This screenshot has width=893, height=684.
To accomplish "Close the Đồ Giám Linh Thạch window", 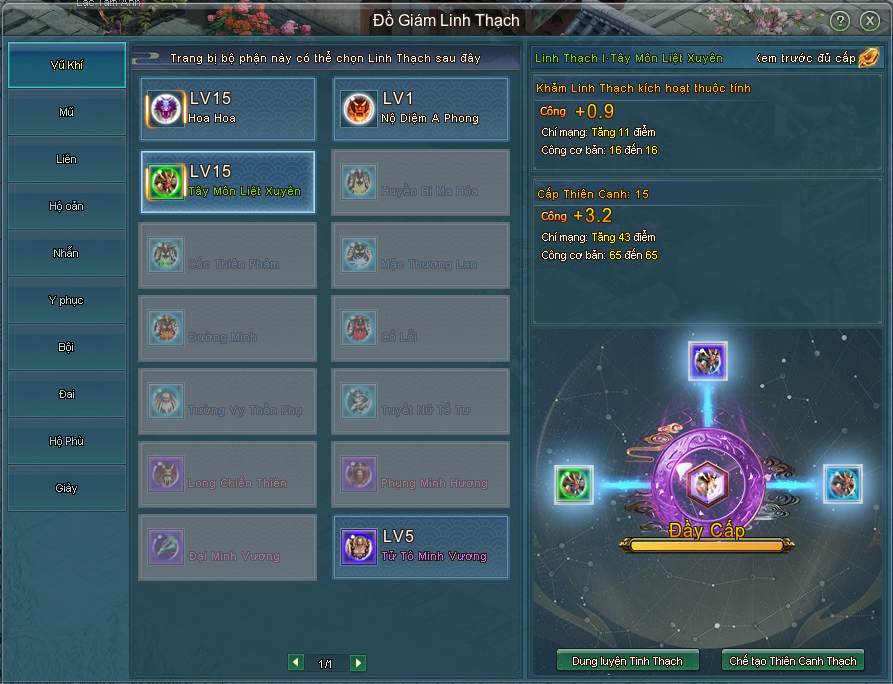I will 869,21.
